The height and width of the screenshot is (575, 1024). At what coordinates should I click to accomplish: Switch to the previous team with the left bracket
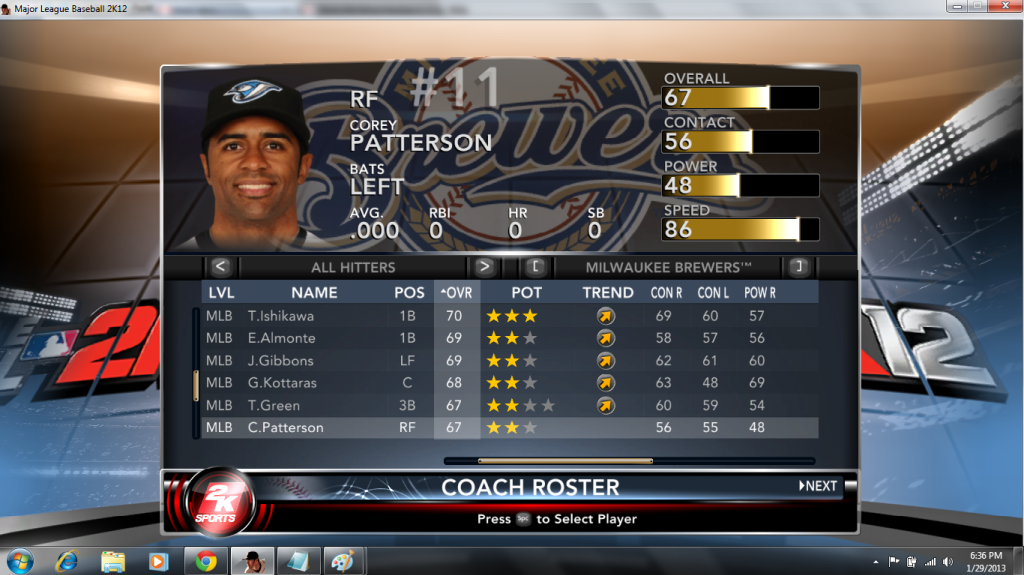coord(535,267)
